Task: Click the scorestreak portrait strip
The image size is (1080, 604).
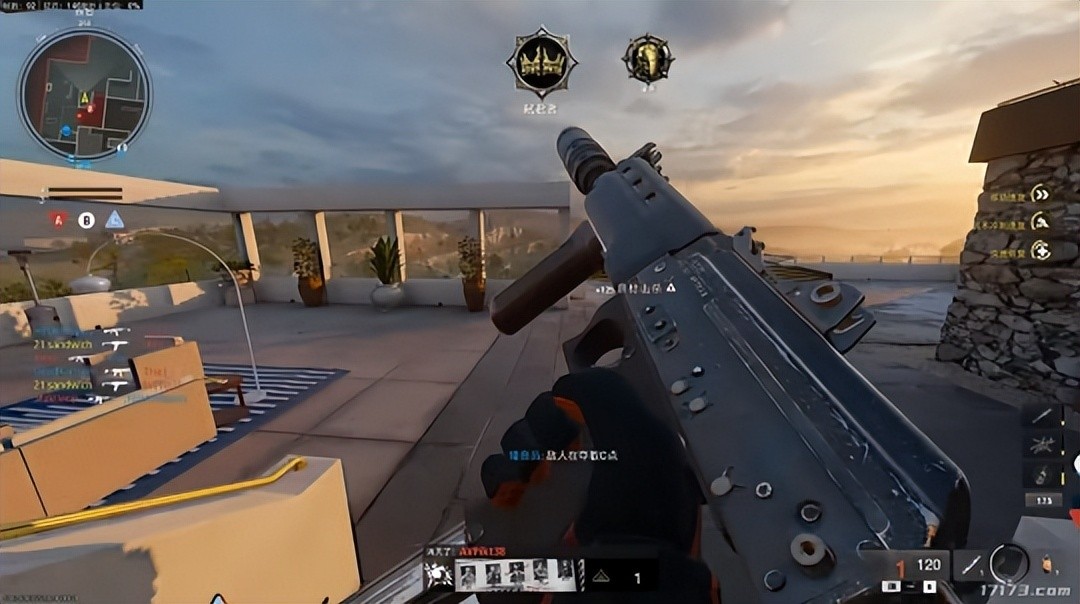Action: point(516,573)
